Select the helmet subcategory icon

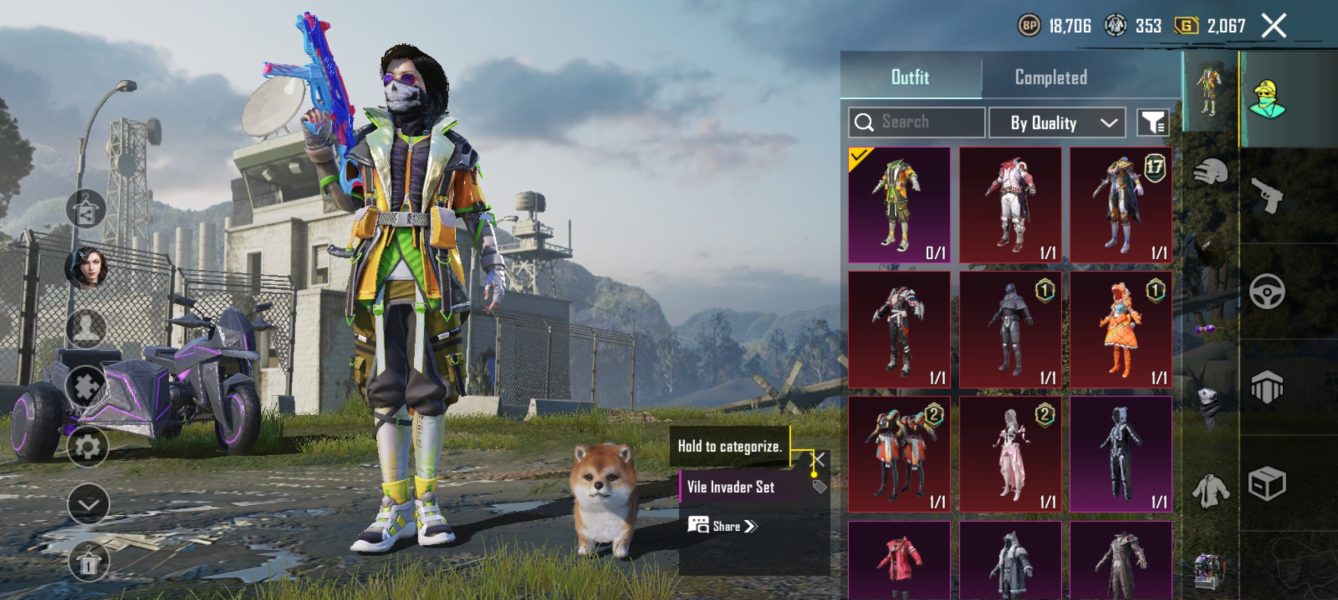point(1211,171)
